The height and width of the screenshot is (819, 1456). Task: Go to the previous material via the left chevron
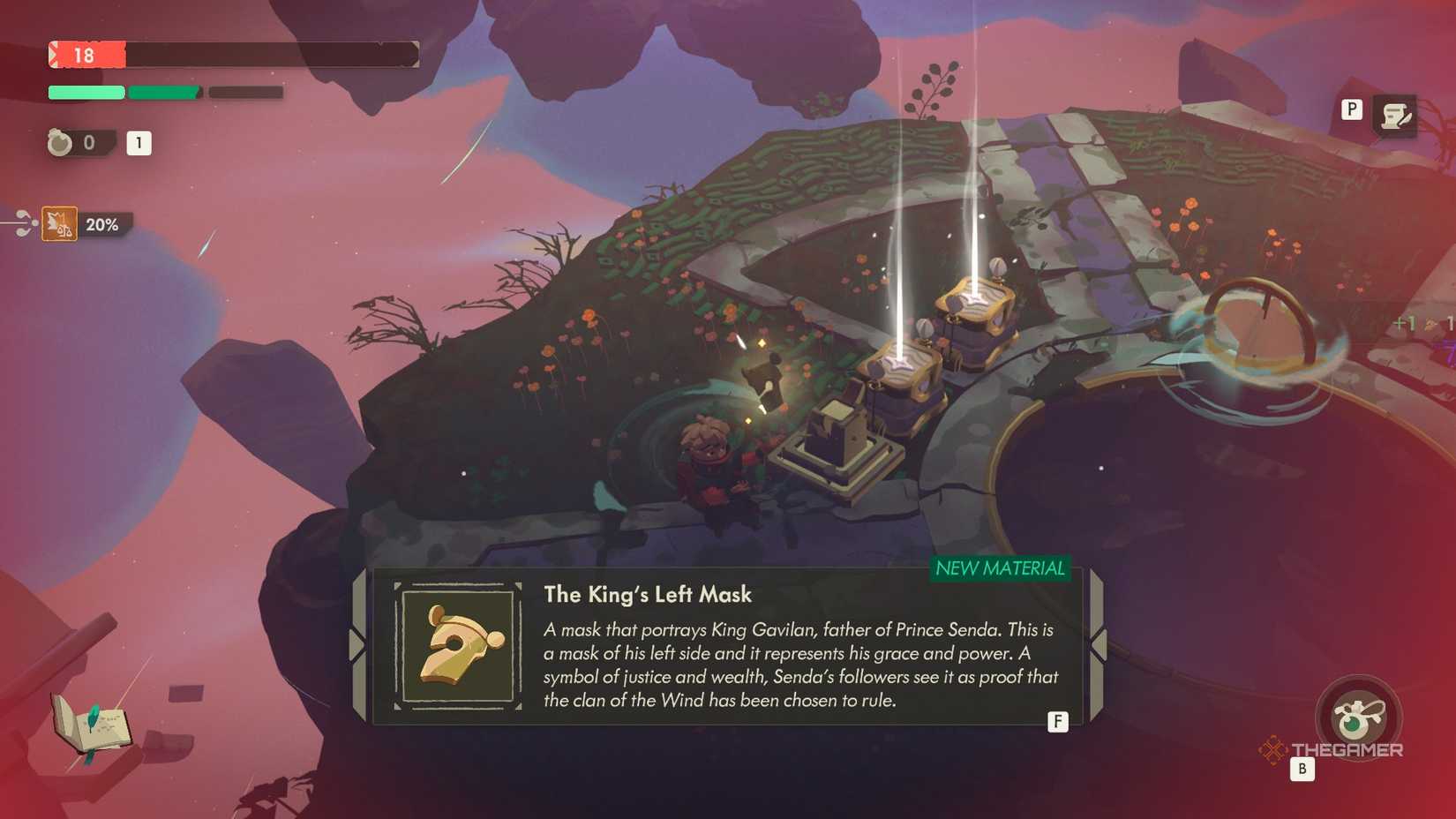[356, 642]
